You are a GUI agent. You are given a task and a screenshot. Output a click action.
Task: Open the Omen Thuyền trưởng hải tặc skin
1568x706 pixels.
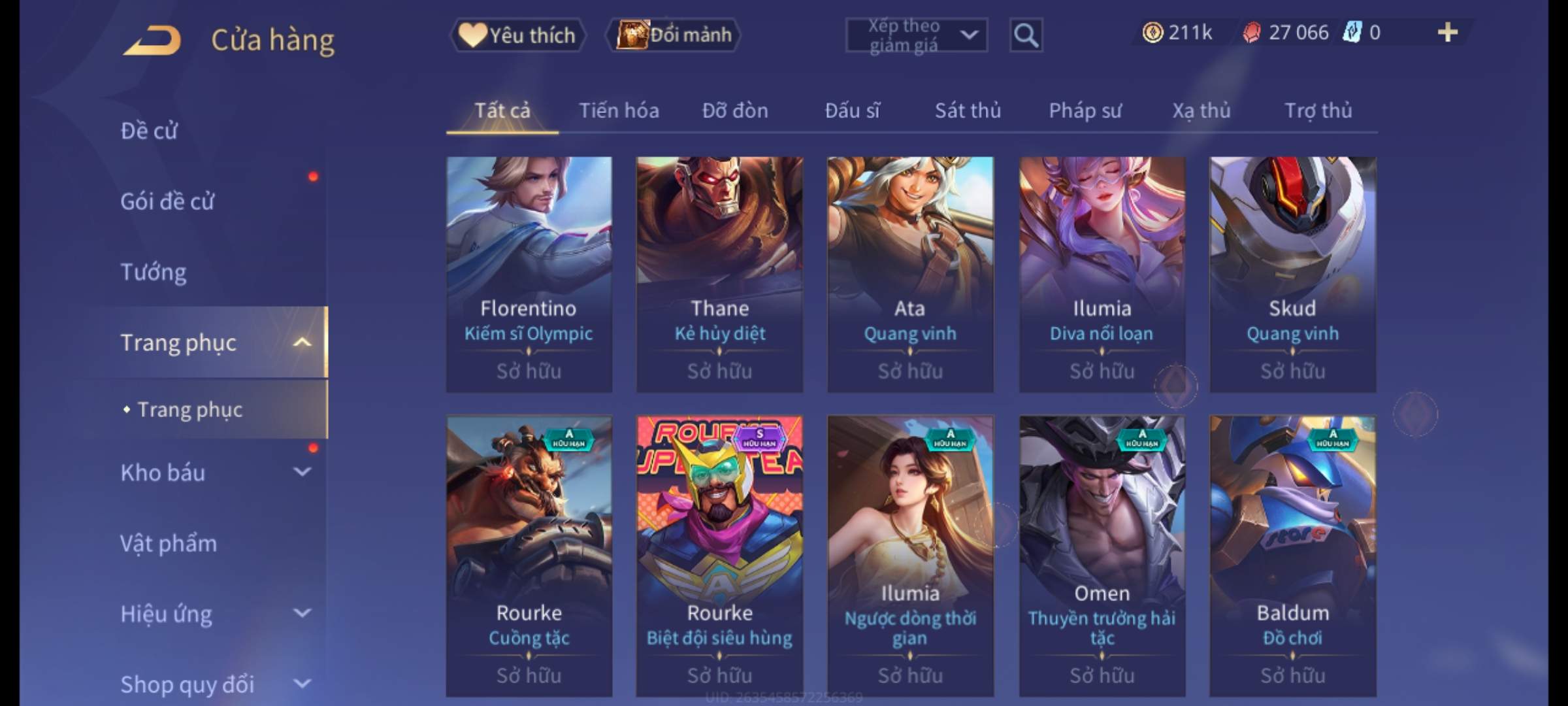1102,556
